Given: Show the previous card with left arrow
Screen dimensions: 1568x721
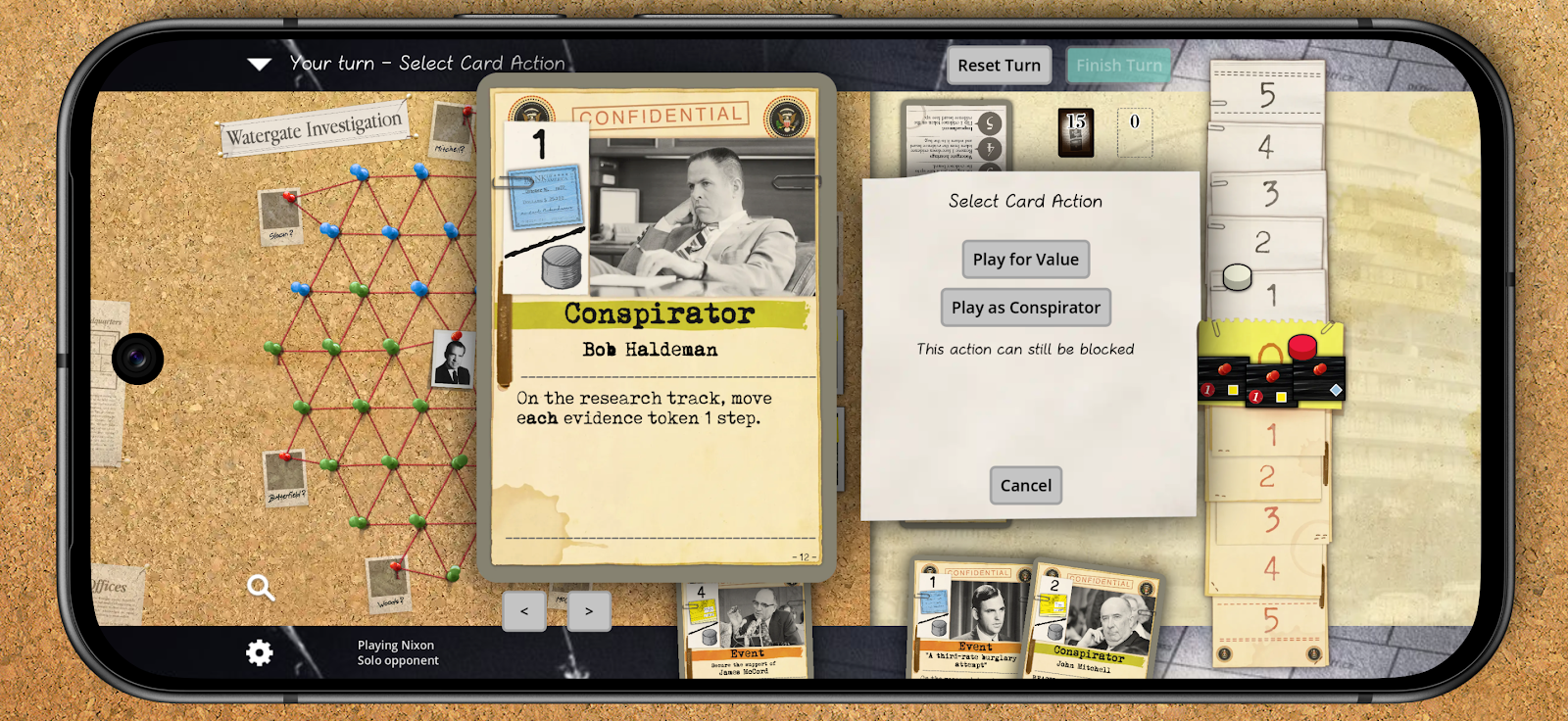Looking at the screenshot, I should [x=524, y=611].
